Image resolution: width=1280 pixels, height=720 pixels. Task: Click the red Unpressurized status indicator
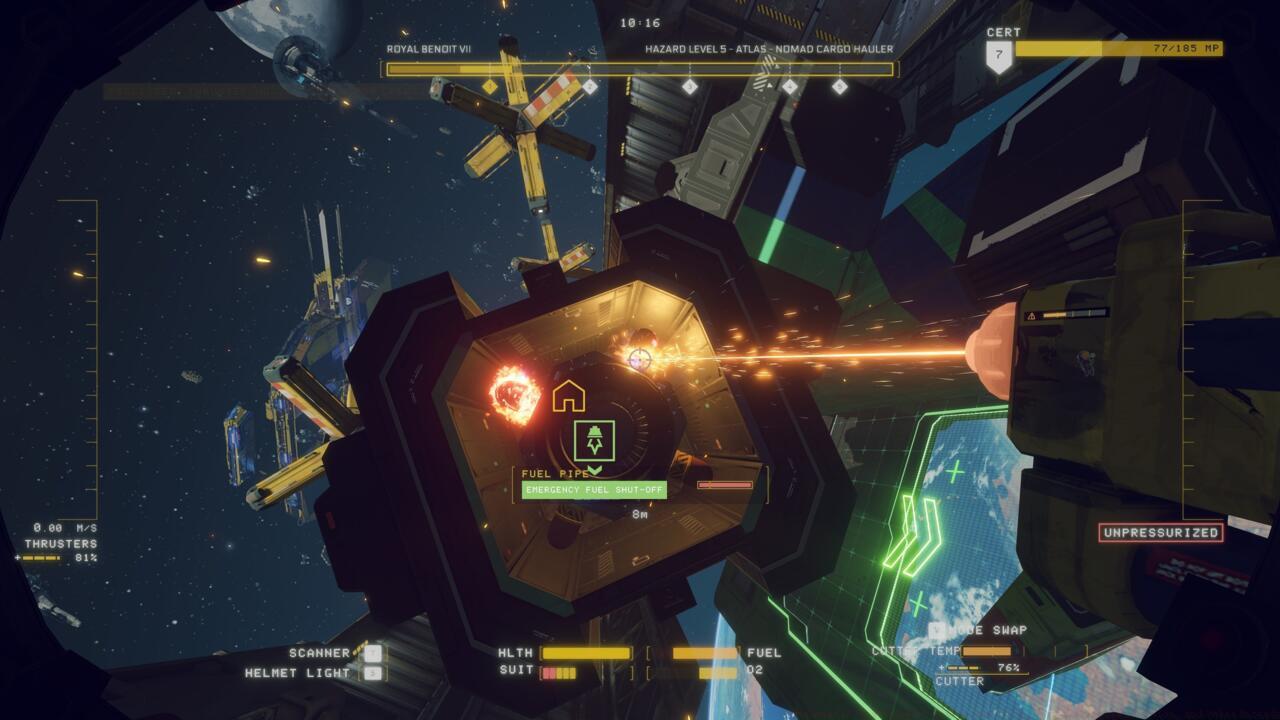click(x=1160, y=533)
